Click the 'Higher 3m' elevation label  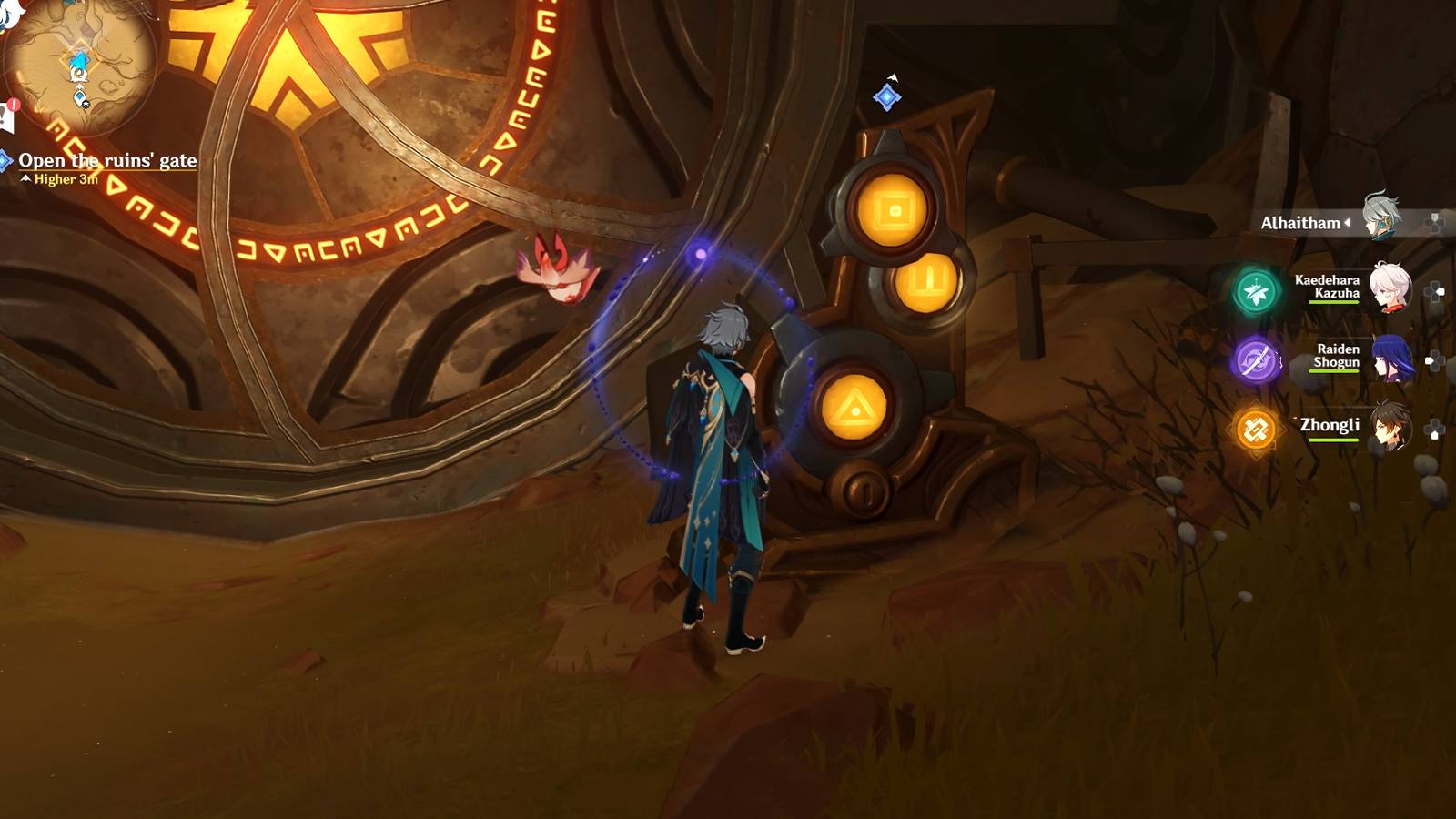tap(66, 179)
